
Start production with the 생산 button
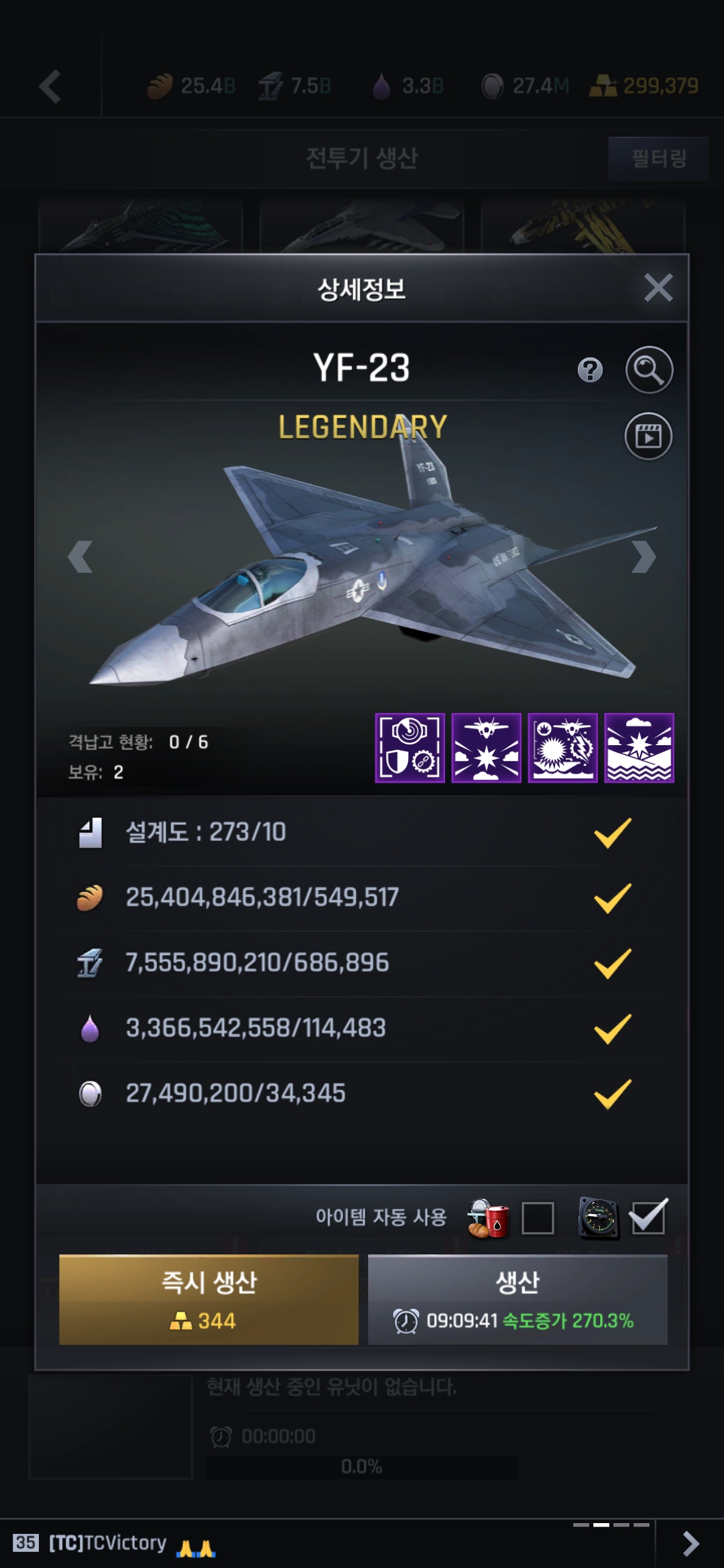point(518,1299)
